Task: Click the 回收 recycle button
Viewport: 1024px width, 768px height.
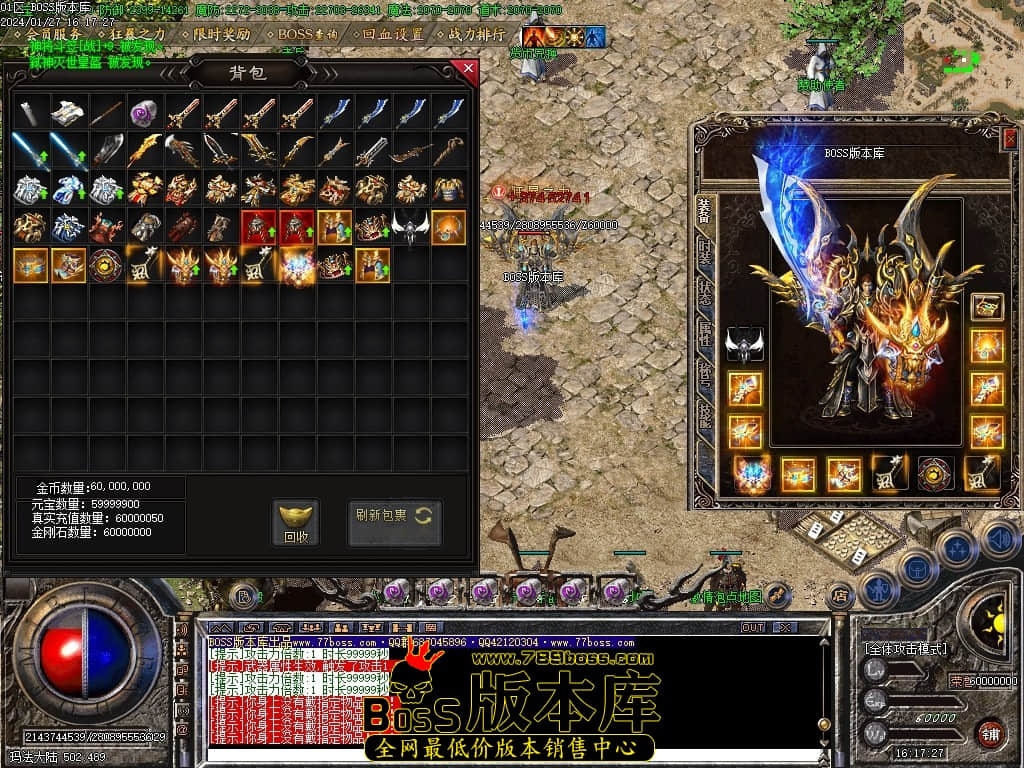Action: 295,524
